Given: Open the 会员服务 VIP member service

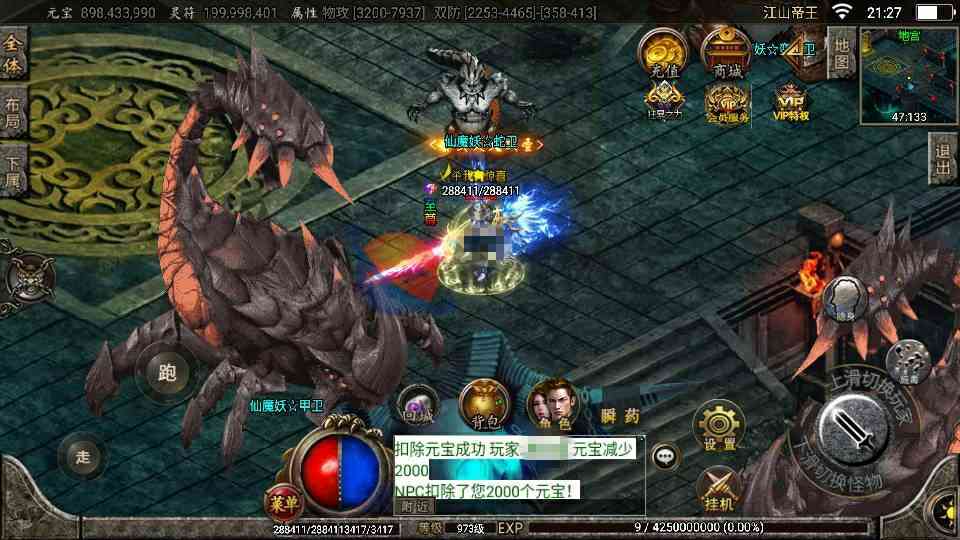Looking at the screenshot, I should 727,102.
